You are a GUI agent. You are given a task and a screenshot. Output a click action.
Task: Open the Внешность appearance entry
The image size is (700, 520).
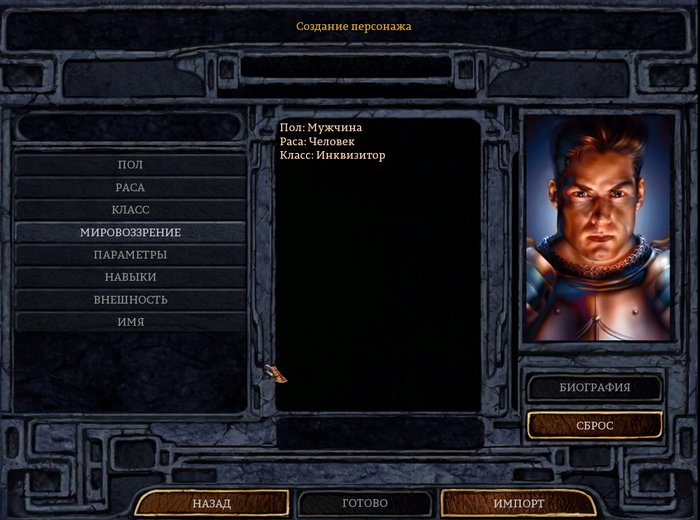tap(130, 300)
